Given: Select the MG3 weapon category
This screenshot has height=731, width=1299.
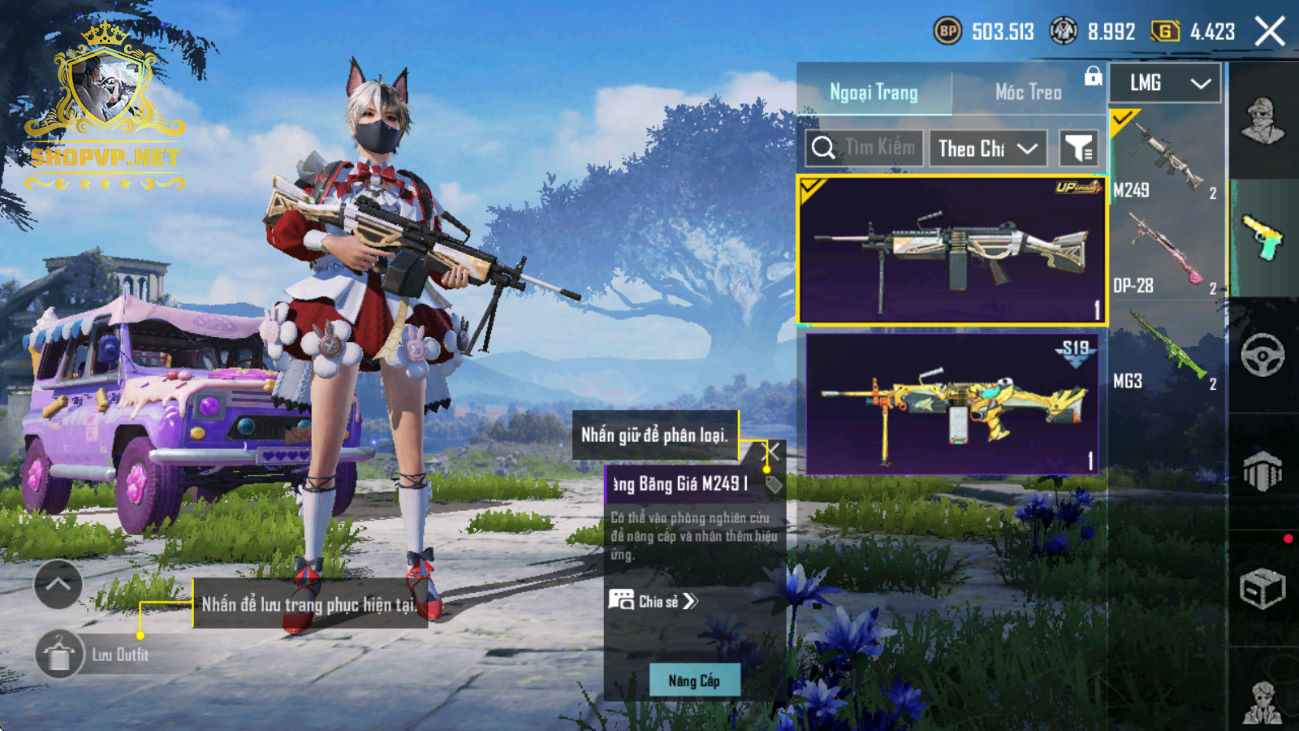Looking at the screenshot, I should point(1166,351).
